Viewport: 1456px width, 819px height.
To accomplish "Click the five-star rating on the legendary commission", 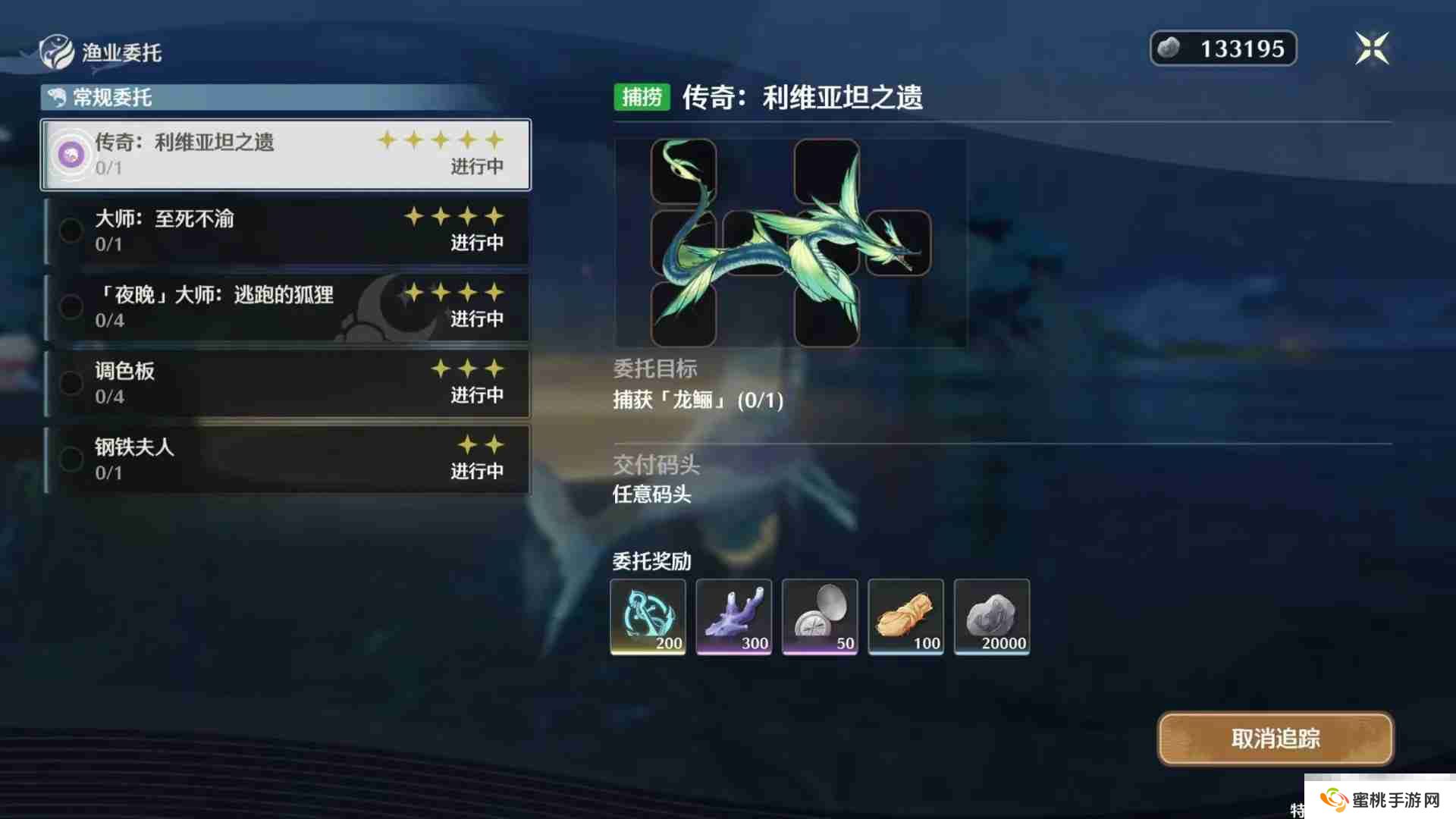I will pyautogui.click(x=440, y=140).
